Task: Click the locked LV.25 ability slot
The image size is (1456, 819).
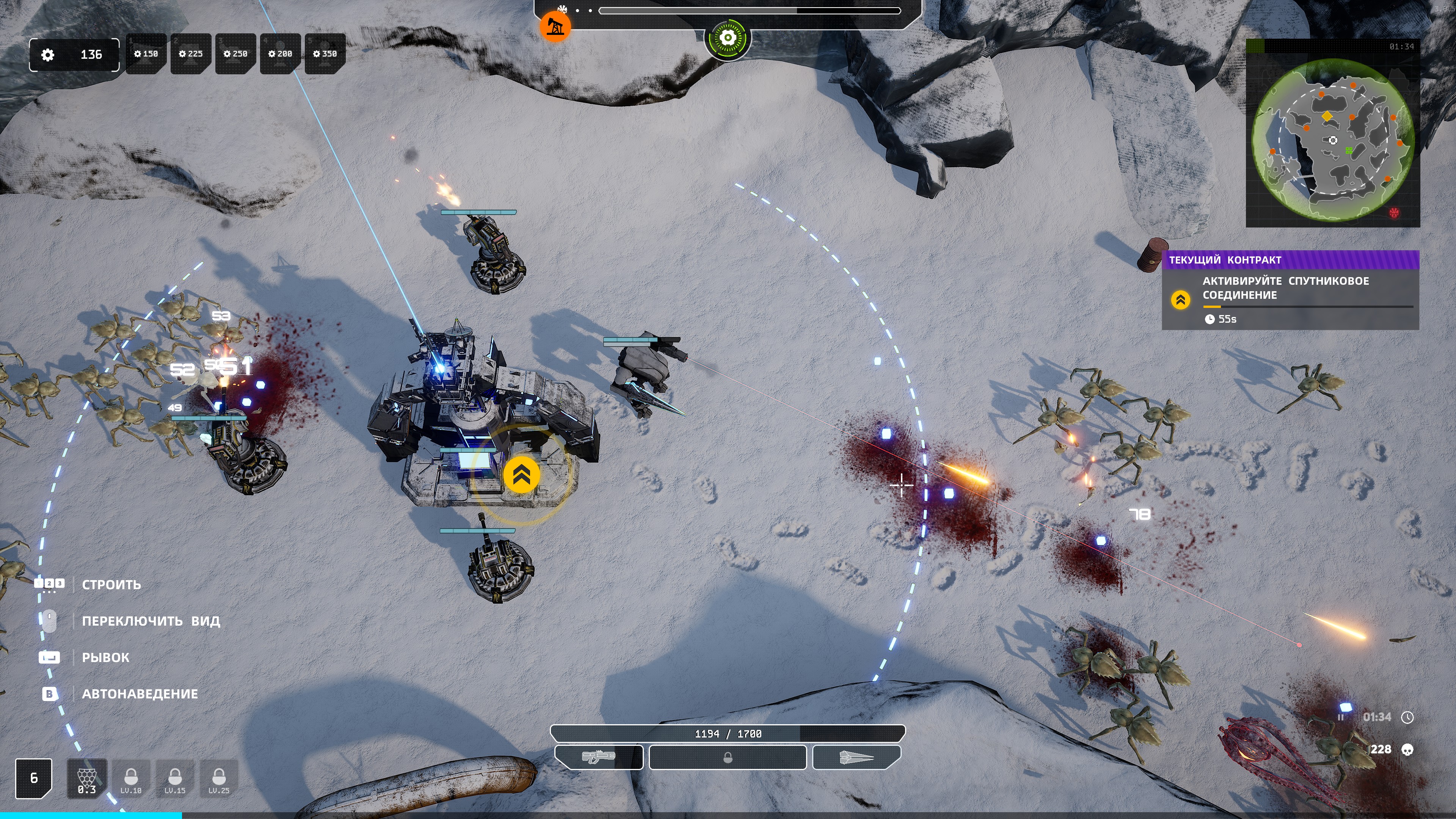Action: coord(219,778)
